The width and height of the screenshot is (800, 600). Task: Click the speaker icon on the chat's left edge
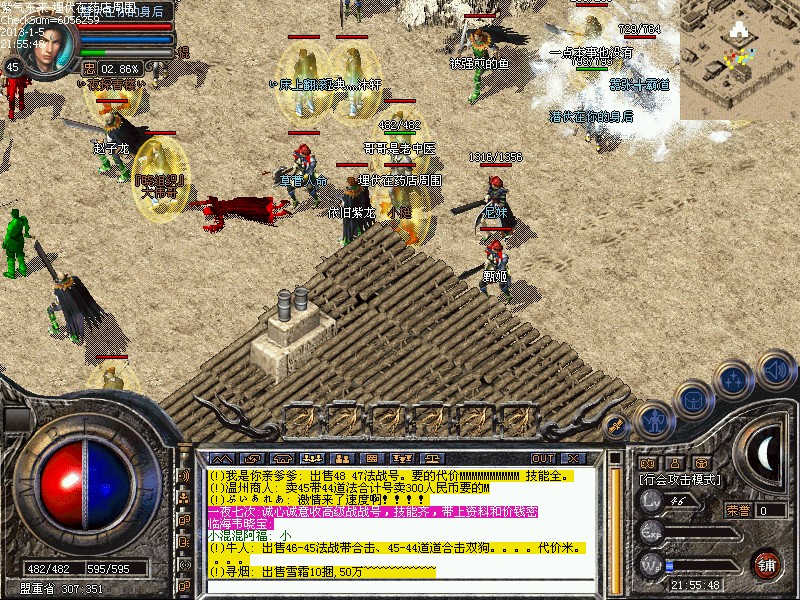[184, 476]
